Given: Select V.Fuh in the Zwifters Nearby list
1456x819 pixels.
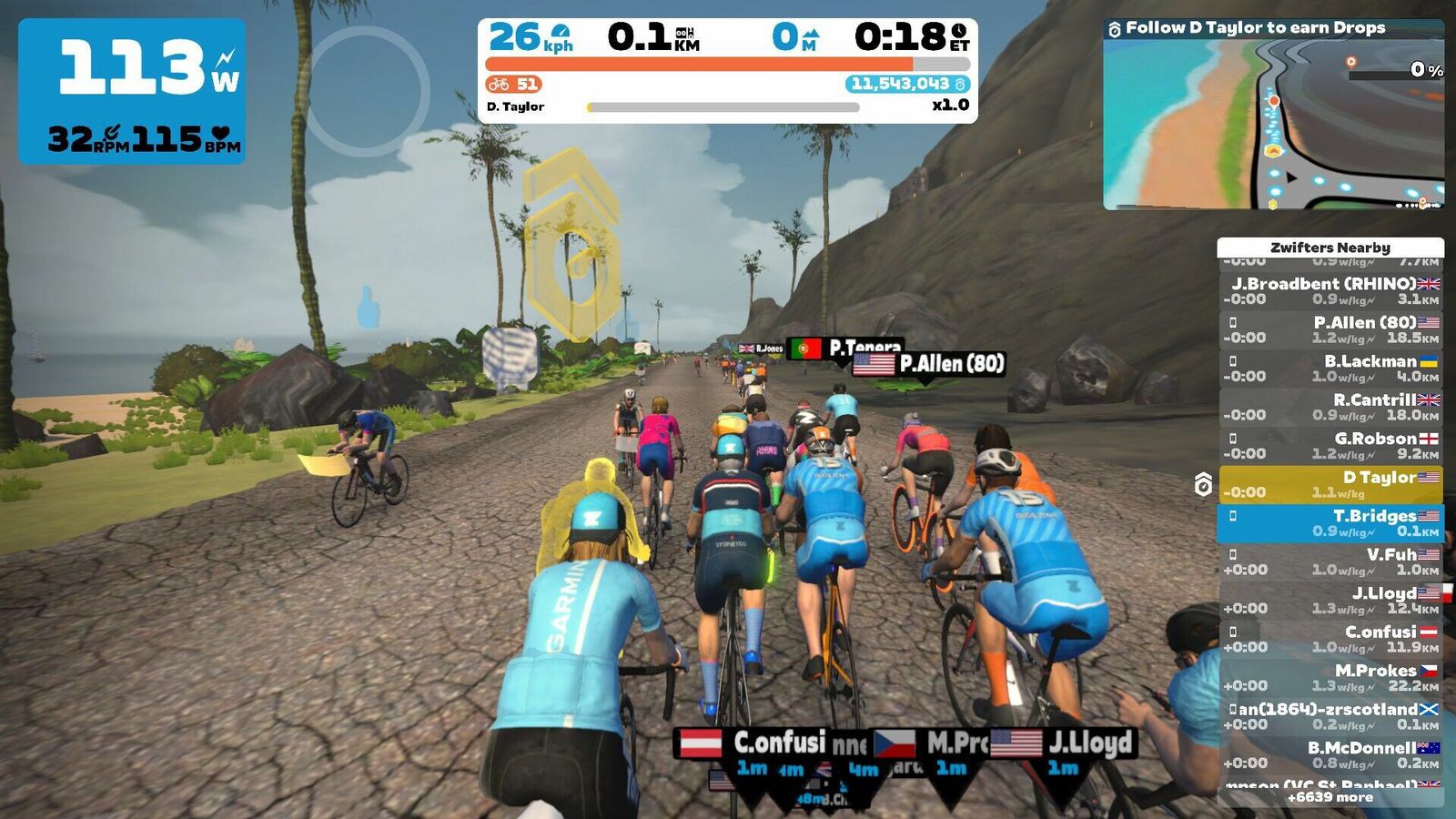Looking at the screenshot, I should tap(1330, 561).
